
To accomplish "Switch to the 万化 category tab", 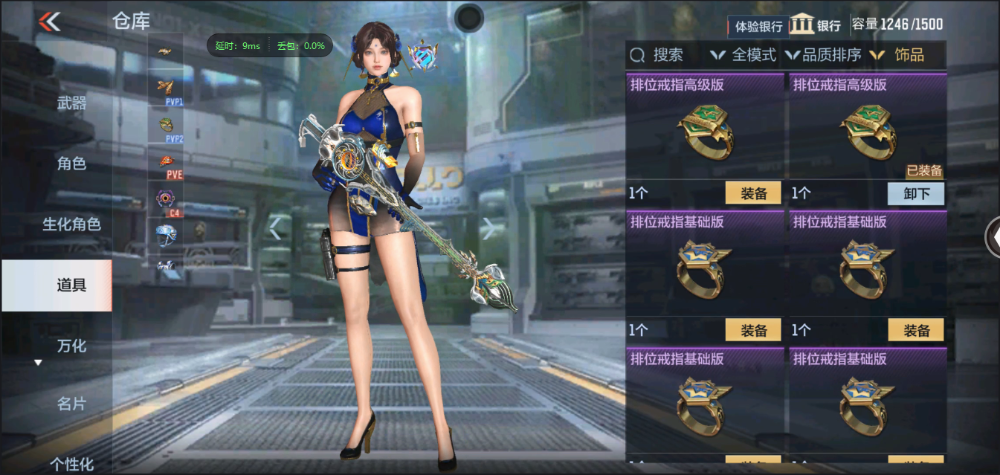I will click(71, 346).
